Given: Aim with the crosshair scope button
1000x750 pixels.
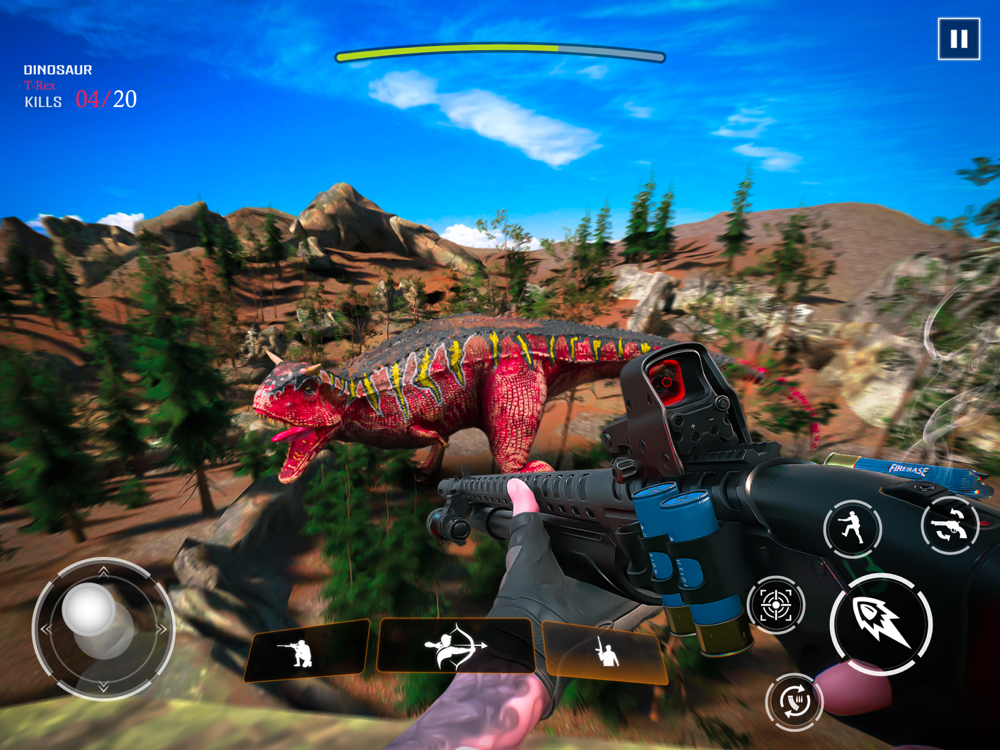Looking at the screenshot, I should (776, 605).
